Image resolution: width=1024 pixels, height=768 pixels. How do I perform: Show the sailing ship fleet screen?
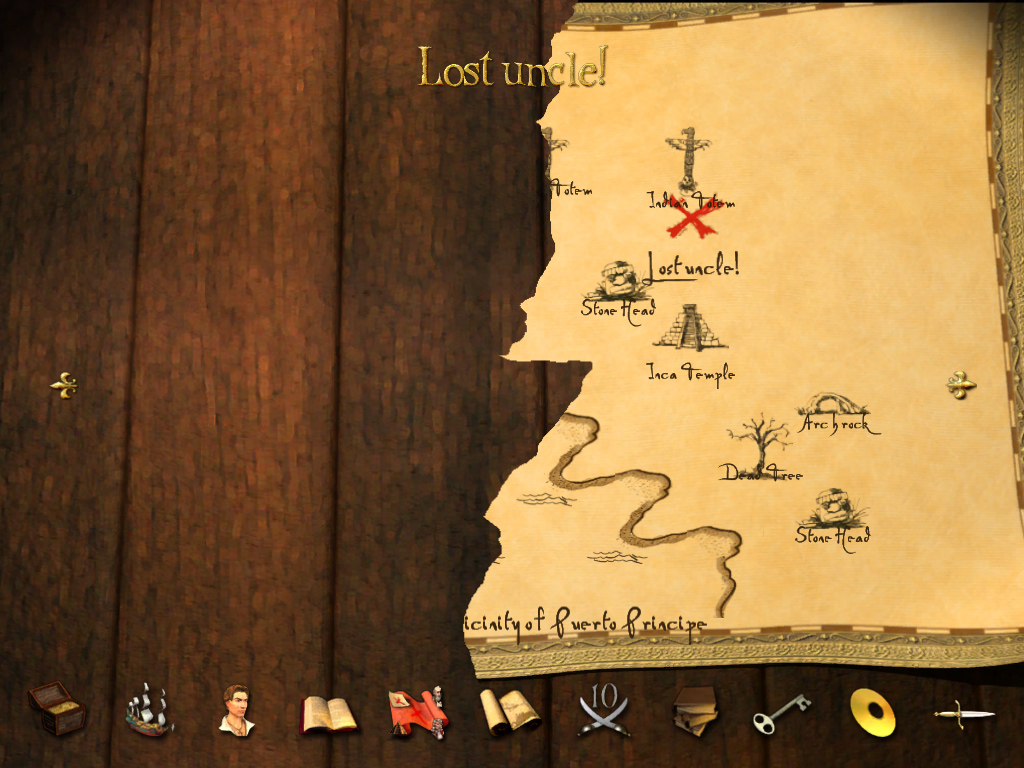coord(148,710)
